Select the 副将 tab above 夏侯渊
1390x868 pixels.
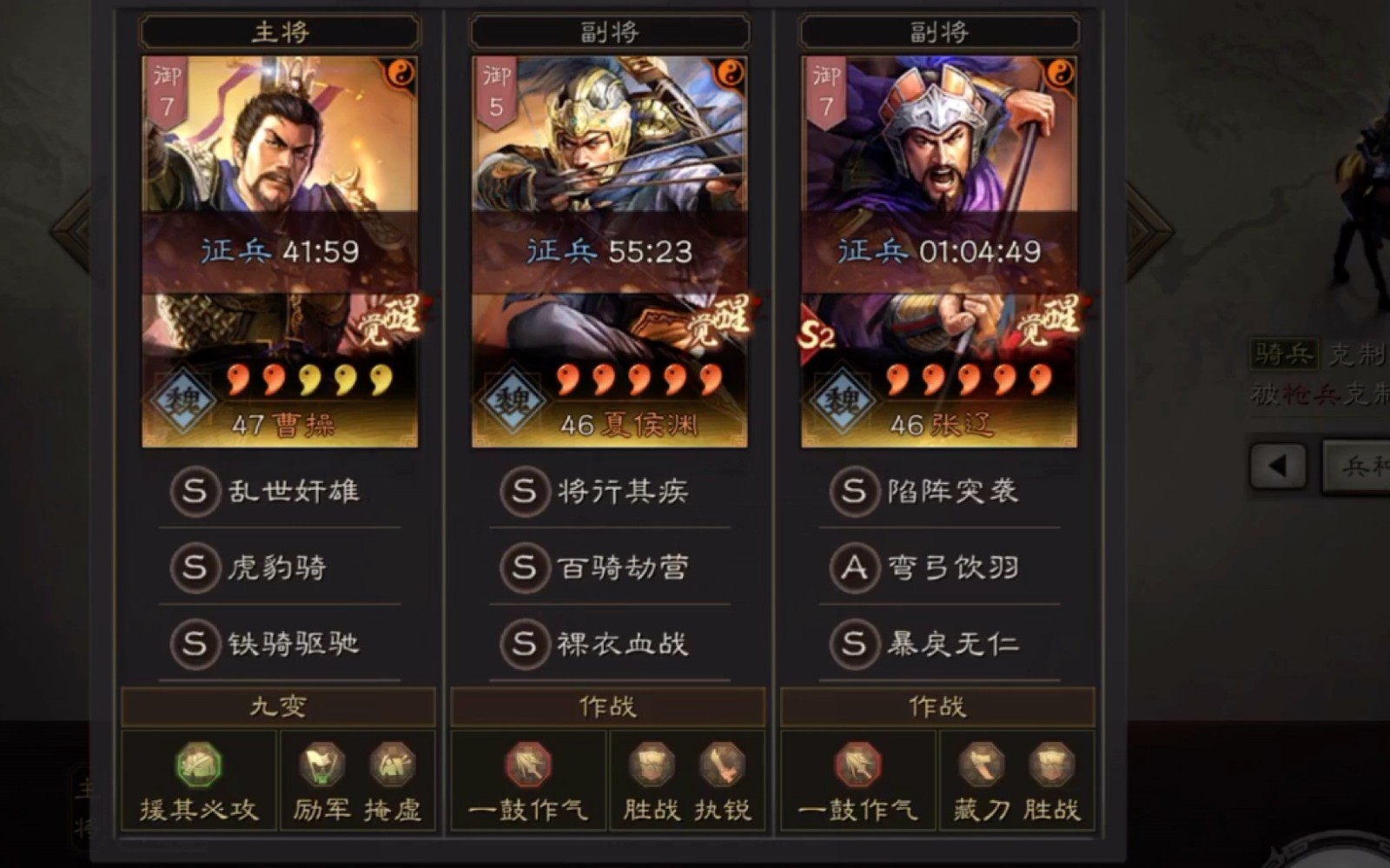tap(608, 31)
